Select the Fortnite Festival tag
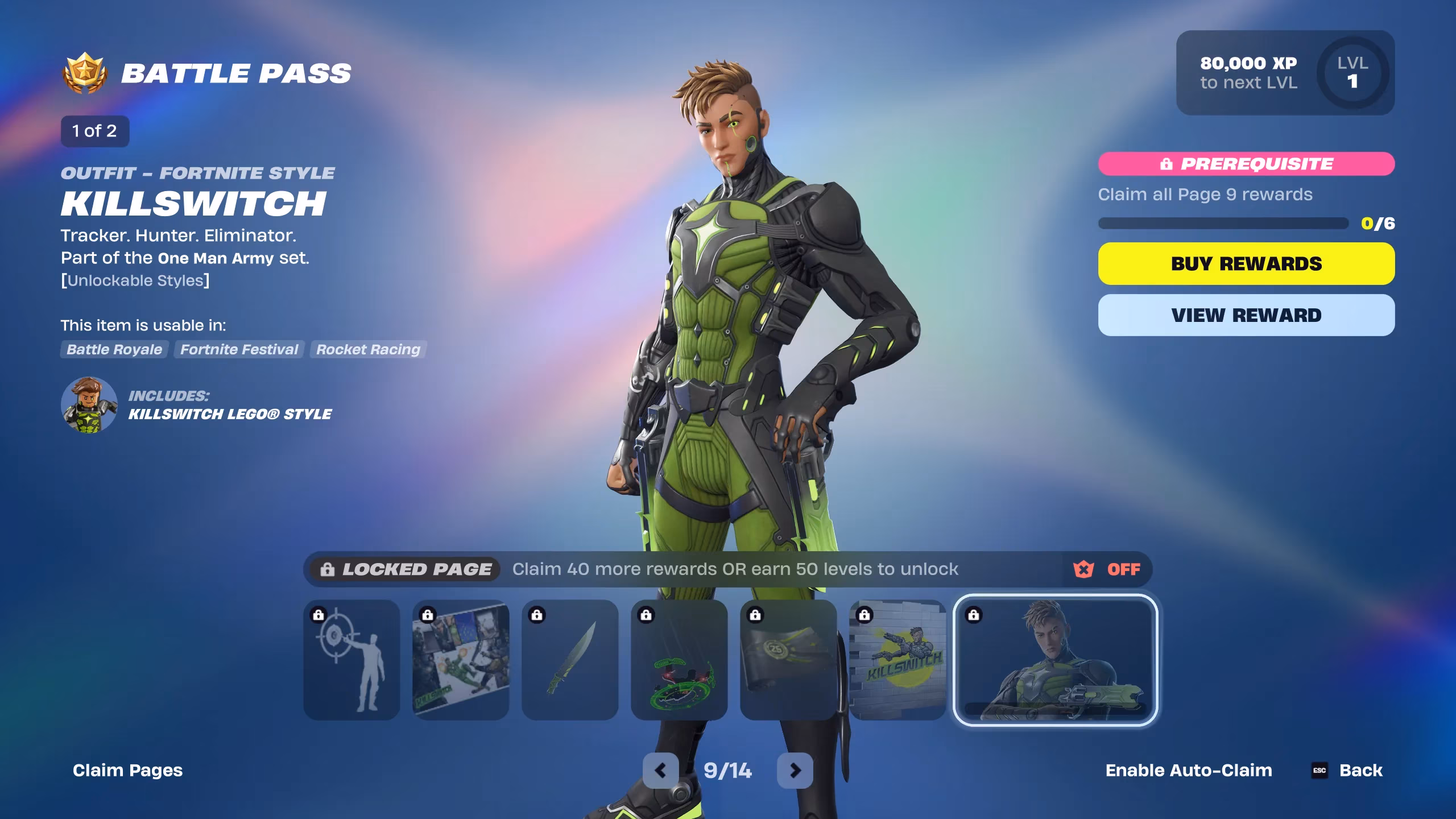Image resolution: width=1456 pixels, height=819 pixels. point(238,350)
